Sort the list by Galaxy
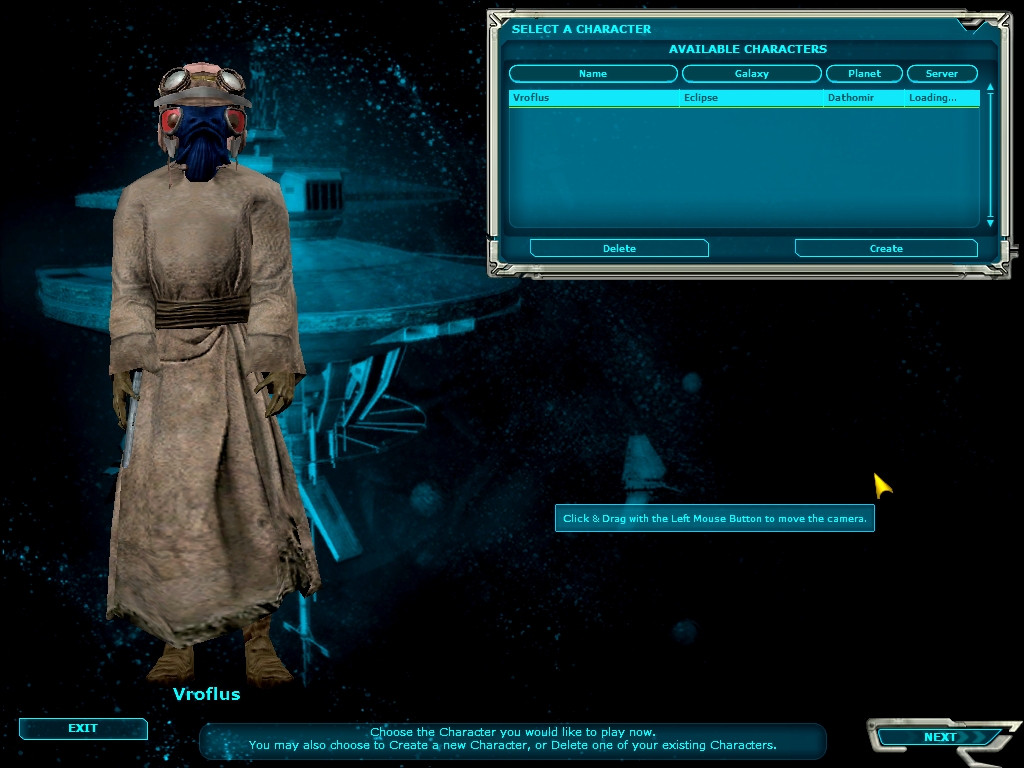Image resolution: width=1024 pixels, height=768 pixels. [751, 73]
